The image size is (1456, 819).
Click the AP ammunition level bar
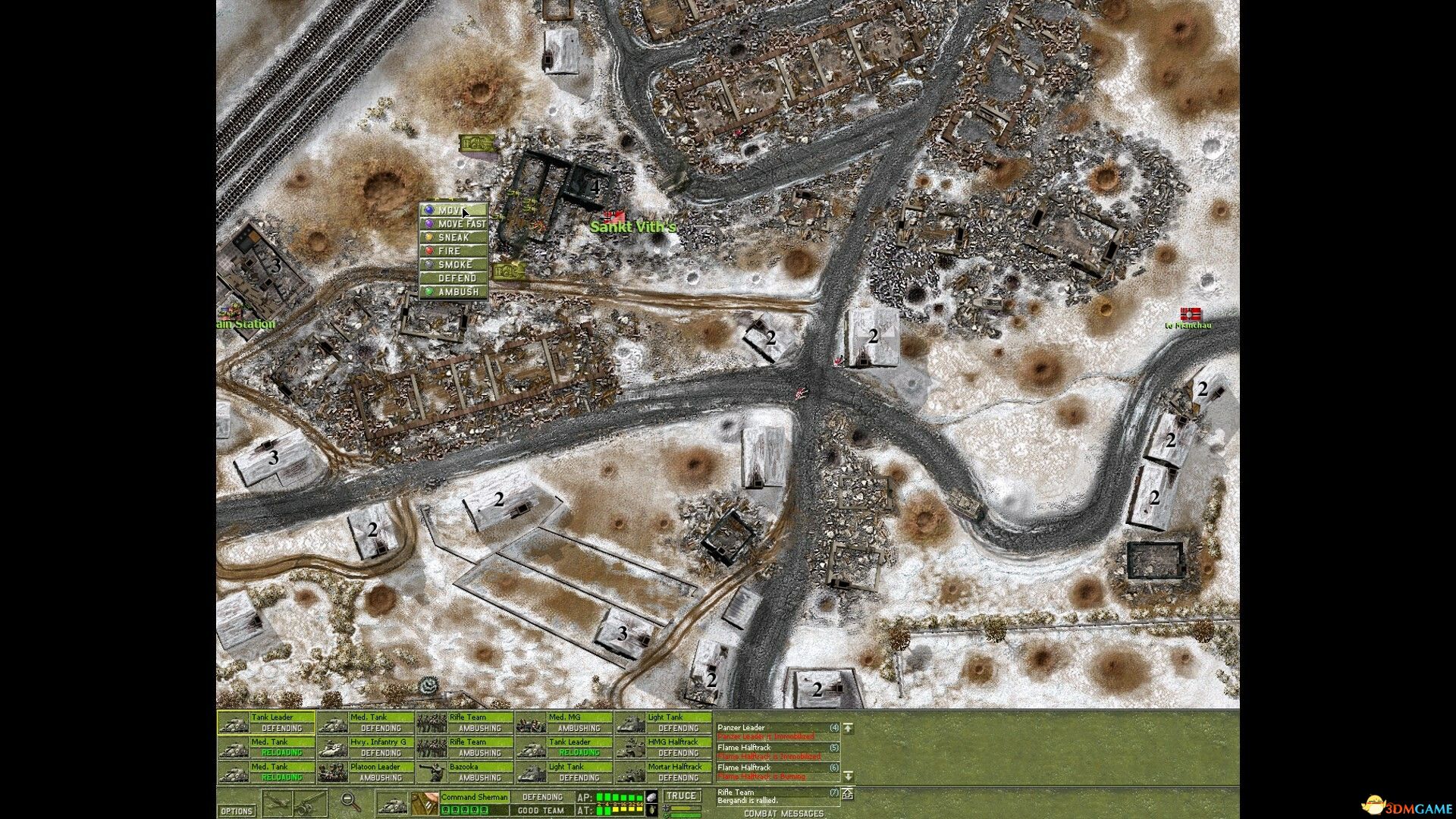click(x=620, y=795)
